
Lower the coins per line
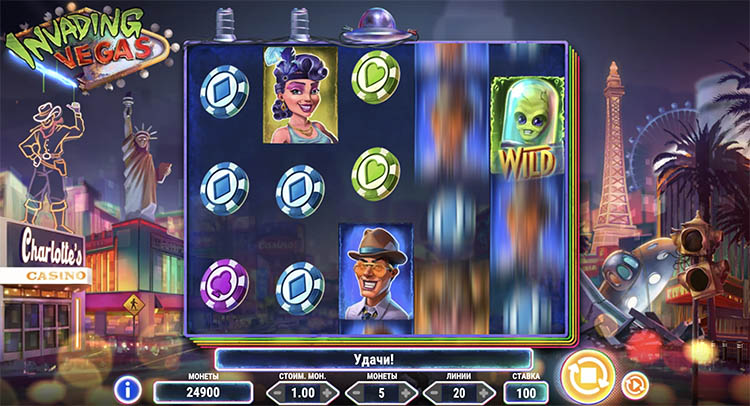tap(353, 393)
